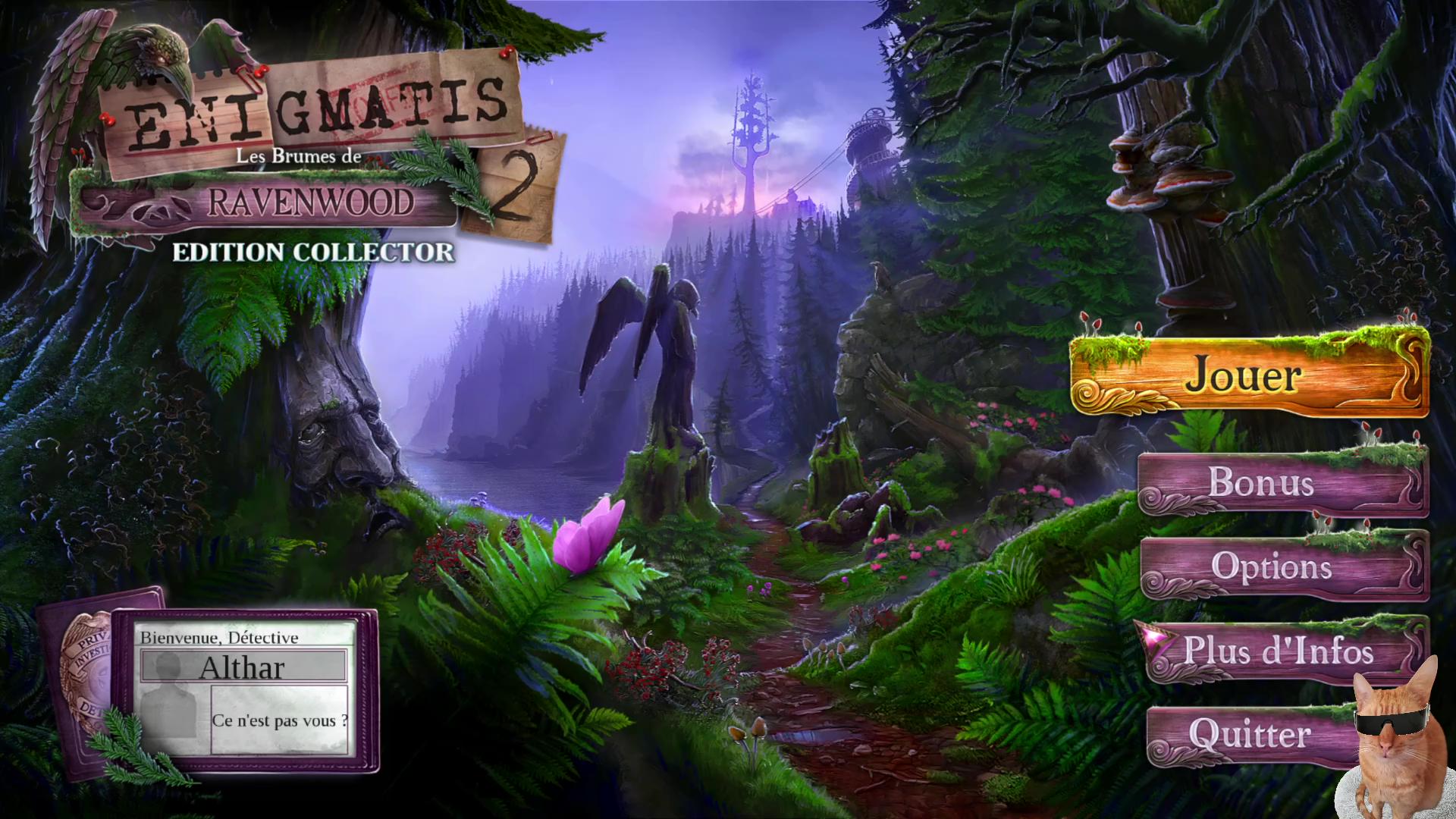Open the Bonus menu

[1260, 483]
